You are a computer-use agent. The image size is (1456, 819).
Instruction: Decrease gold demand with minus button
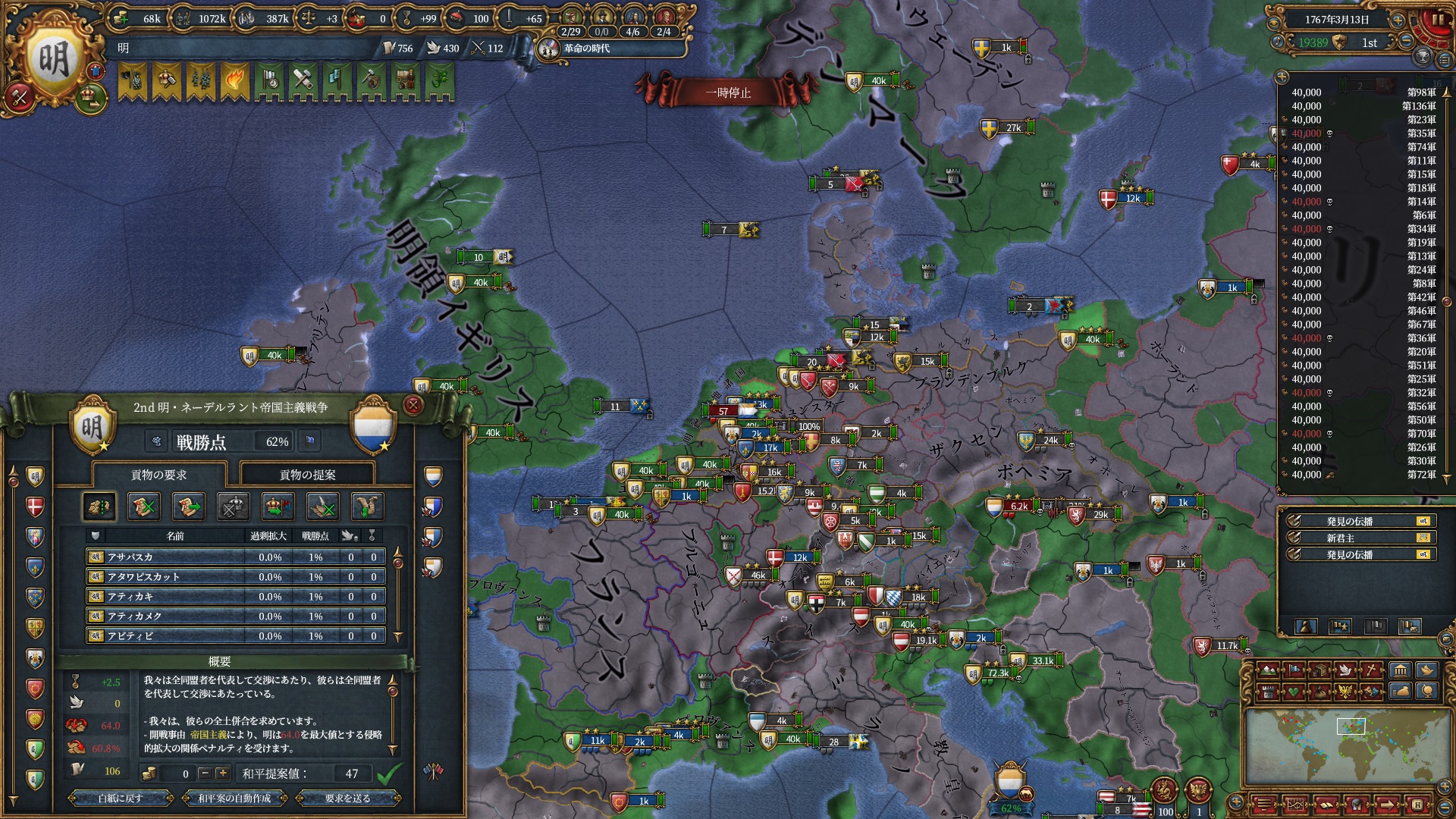click(x=204, y=773)
